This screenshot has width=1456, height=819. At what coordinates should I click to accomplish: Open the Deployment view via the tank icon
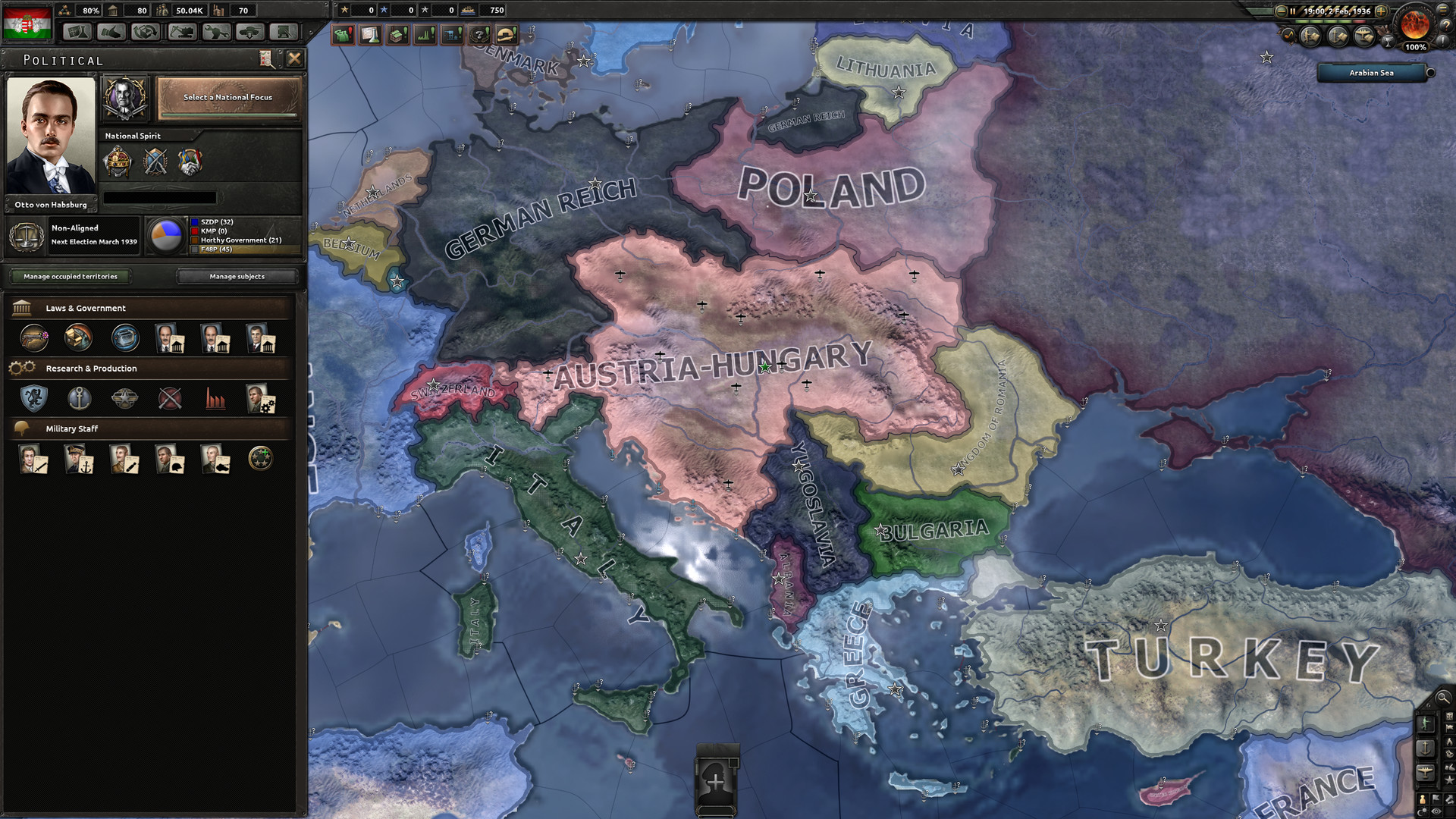click(251, 32)
